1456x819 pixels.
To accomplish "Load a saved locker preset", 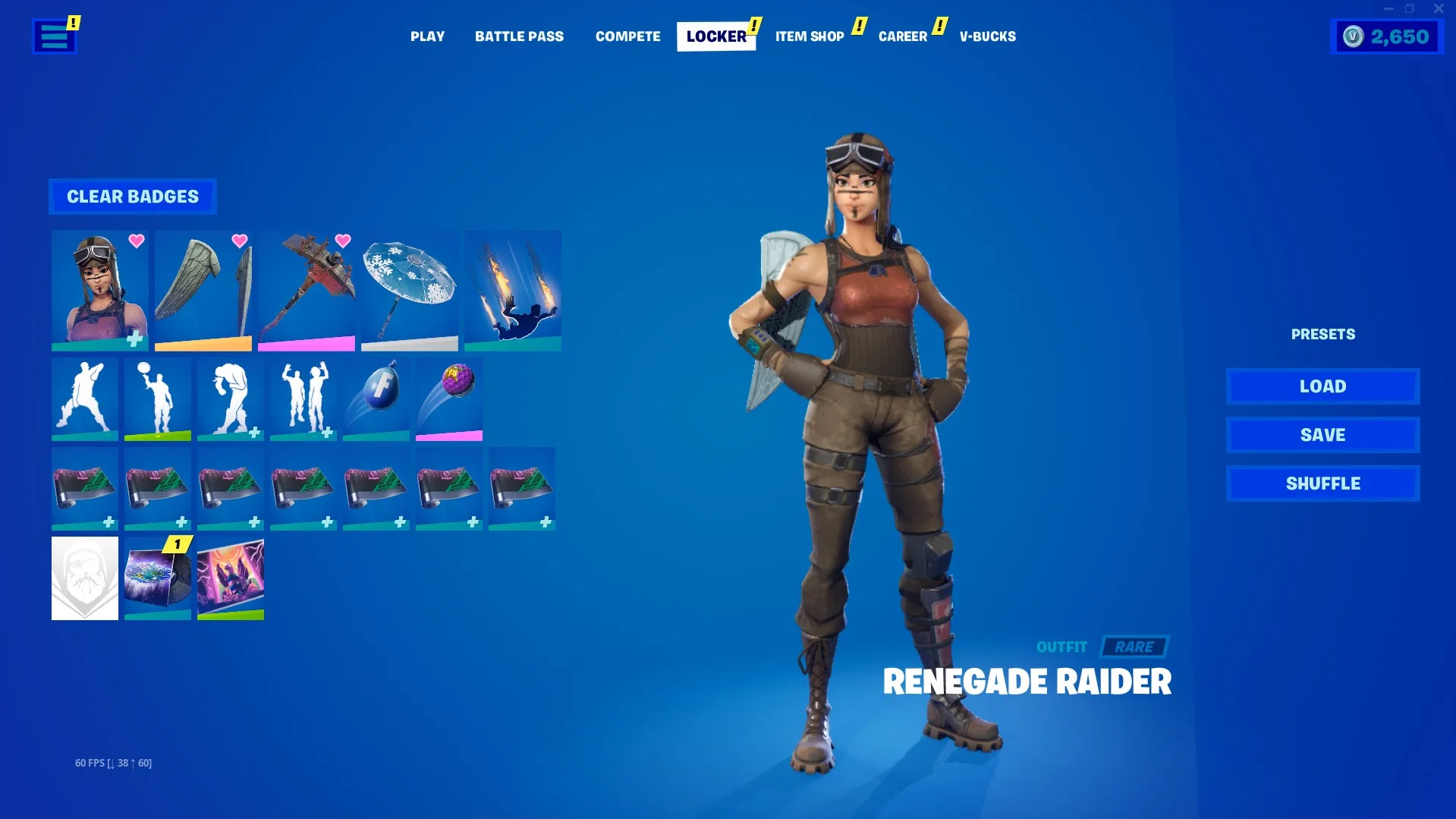I will pyautogui.click(x=1322, y=386).
